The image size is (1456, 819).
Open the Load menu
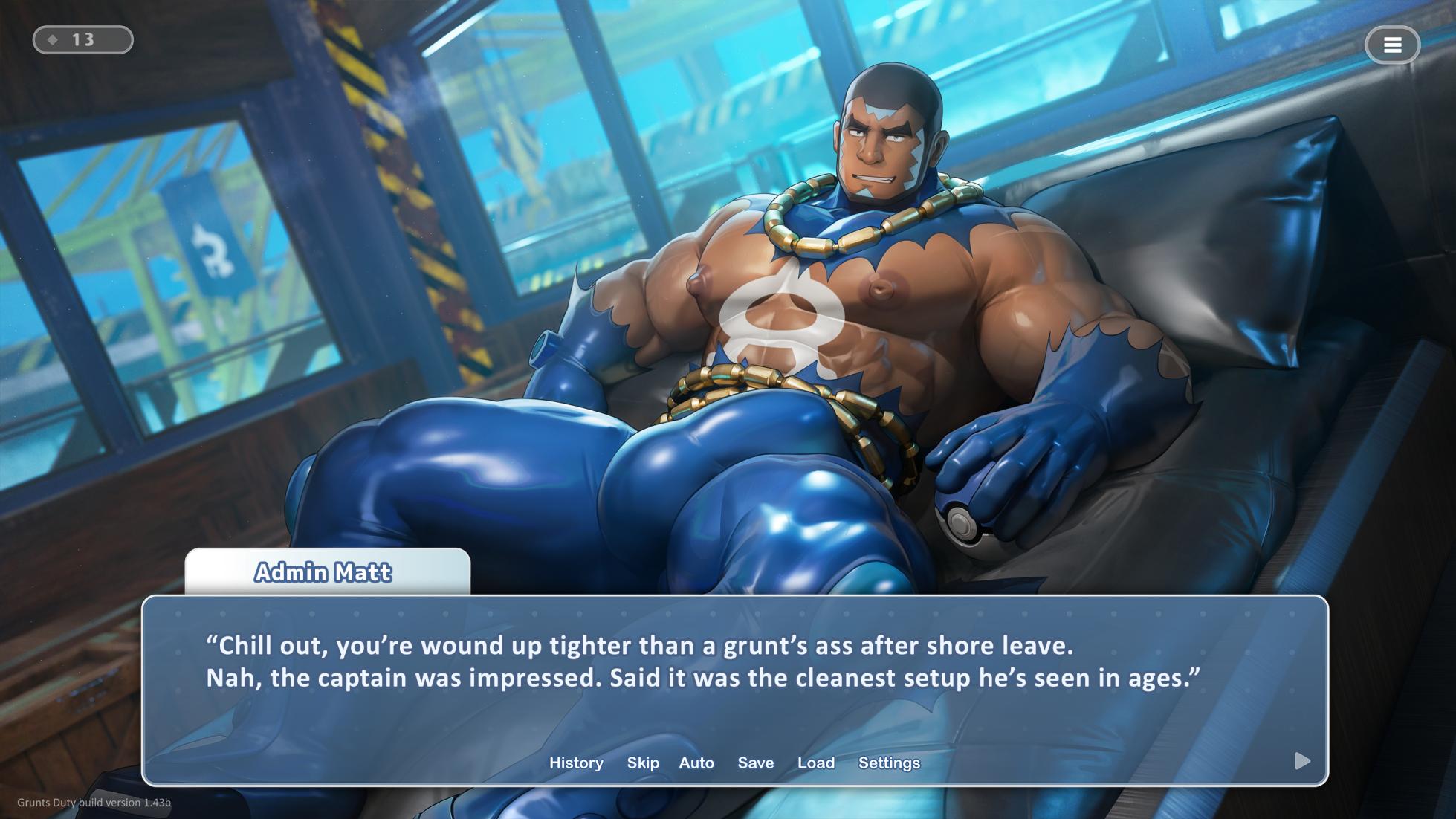click(816, 763)
